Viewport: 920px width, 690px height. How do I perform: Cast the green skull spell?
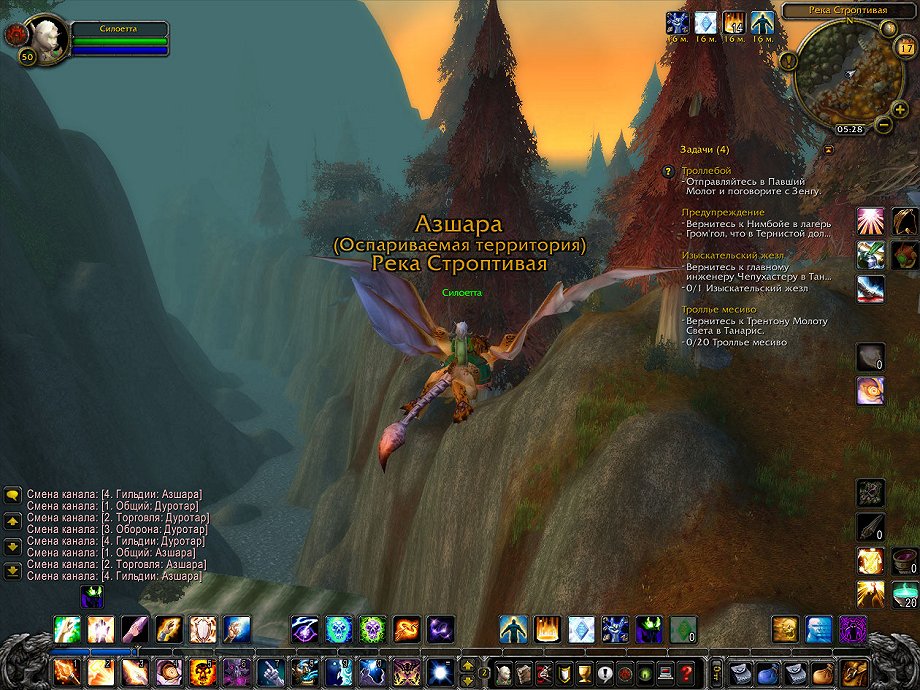[x=372, y=629]
